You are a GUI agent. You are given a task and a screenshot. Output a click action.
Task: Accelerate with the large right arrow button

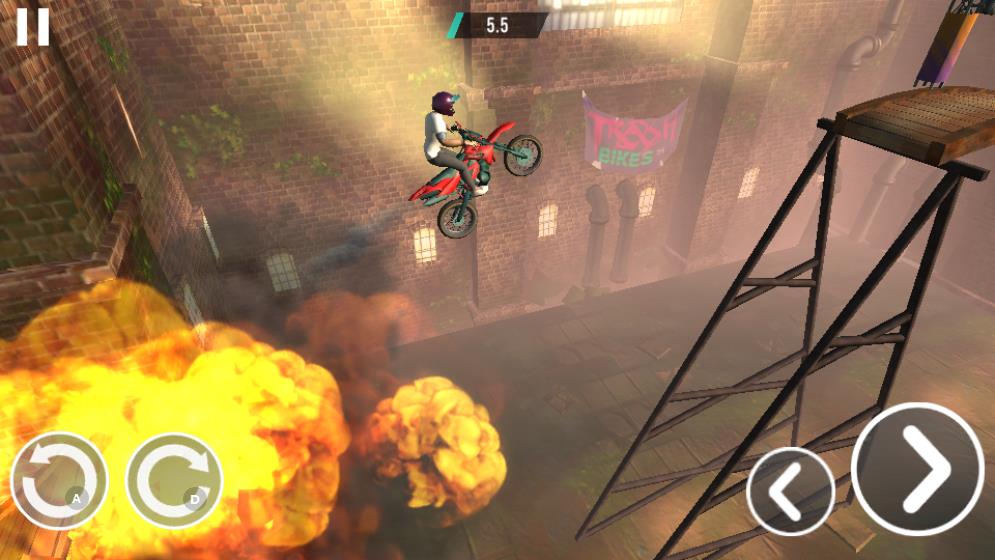[917, 467]
